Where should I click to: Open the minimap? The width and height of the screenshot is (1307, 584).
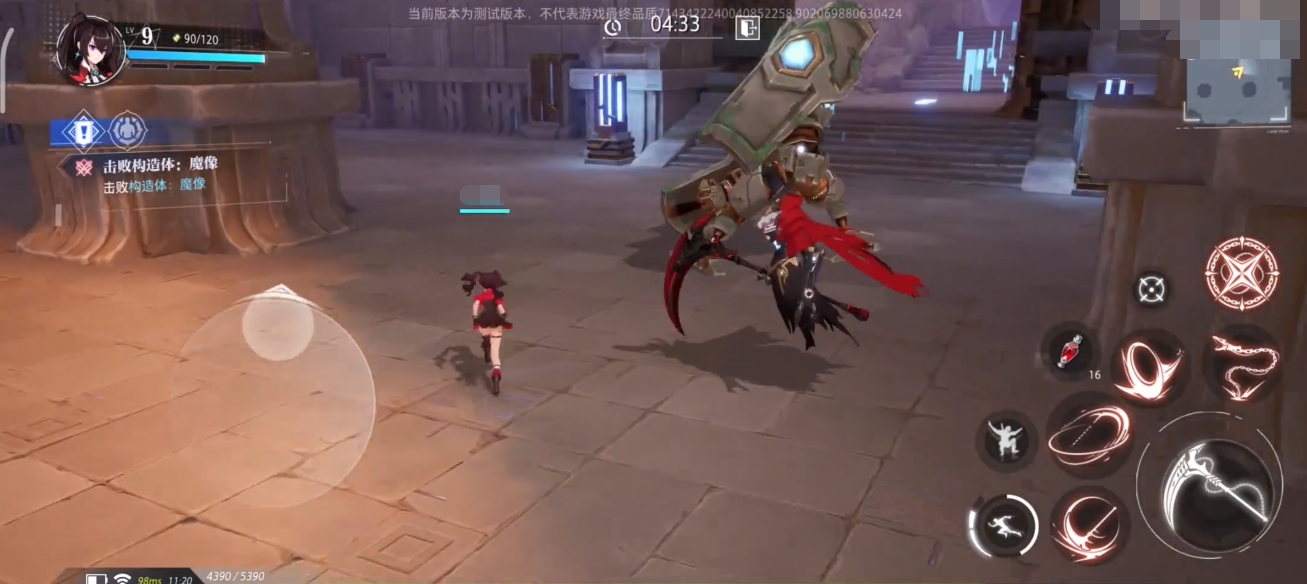pos(1239,92)
